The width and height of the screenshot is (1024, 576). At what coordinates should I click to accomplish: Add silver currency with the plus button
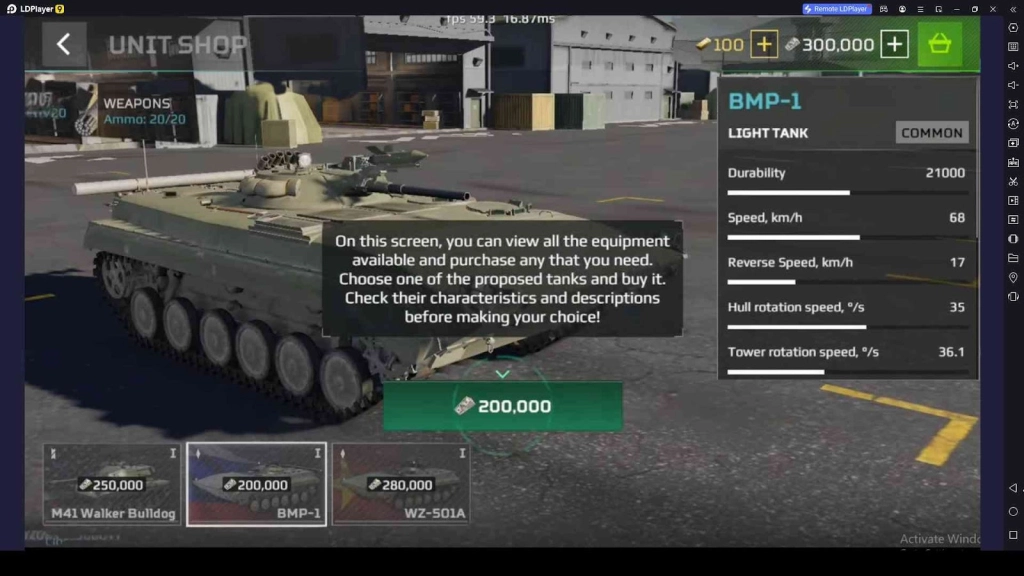894,44
